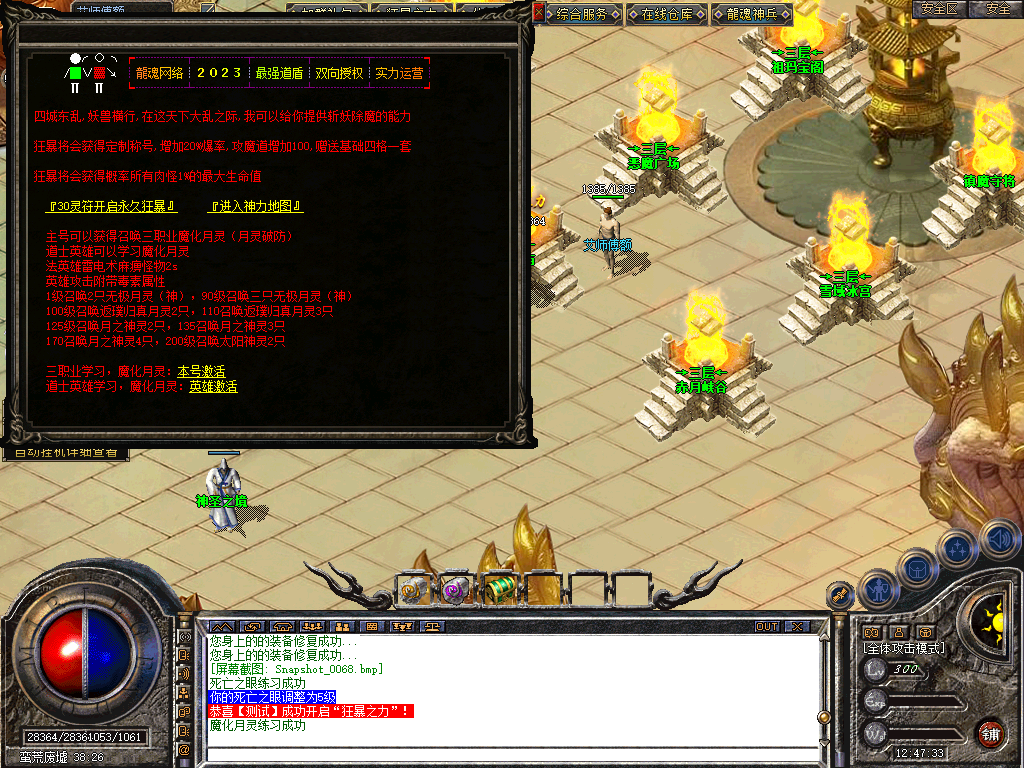Open the round bag icon button

(x=917, y=568)
